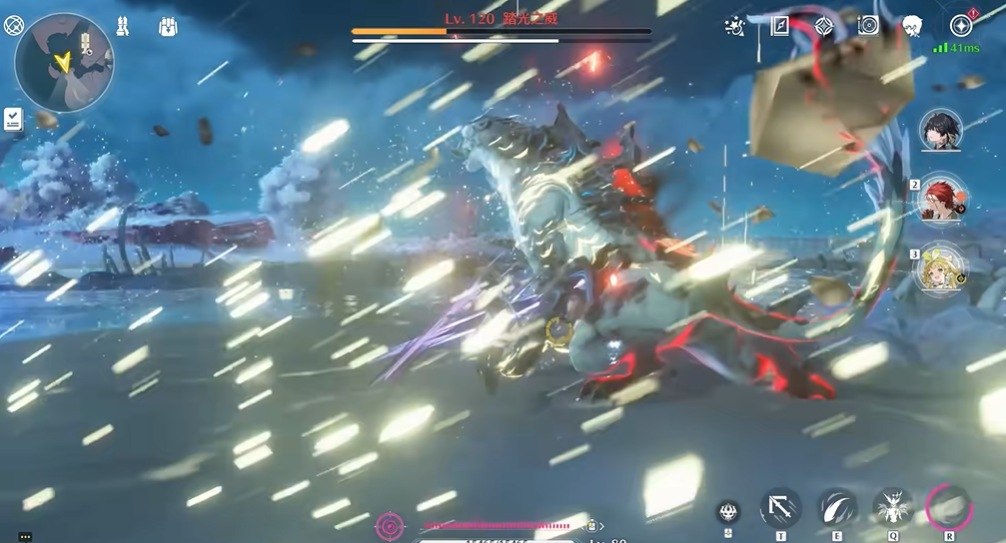Open the star menu with alert badge
The image size is (1006, 543).
(960, 26)
